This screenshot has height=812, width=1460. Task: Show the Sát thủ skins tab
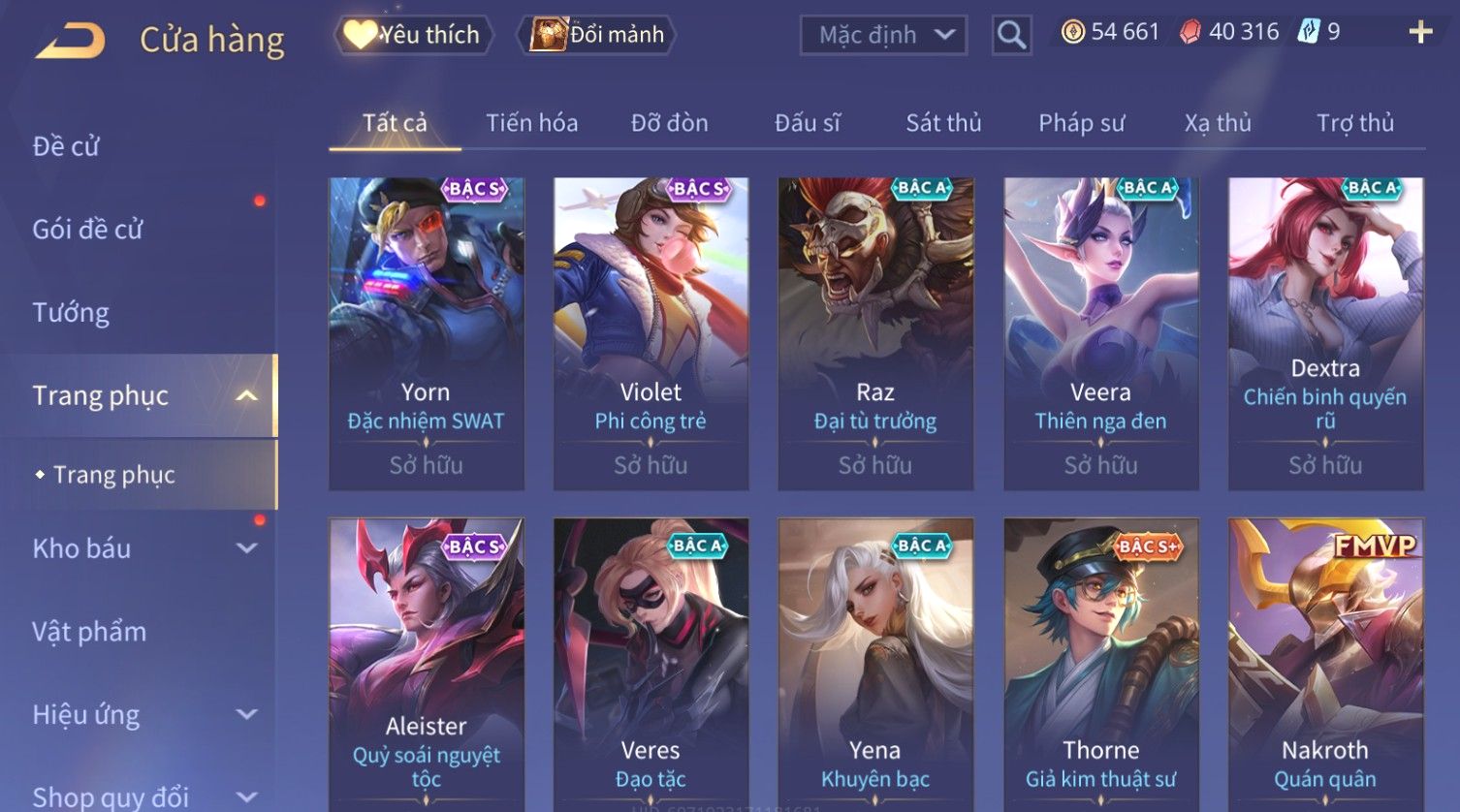coord(943,123)
